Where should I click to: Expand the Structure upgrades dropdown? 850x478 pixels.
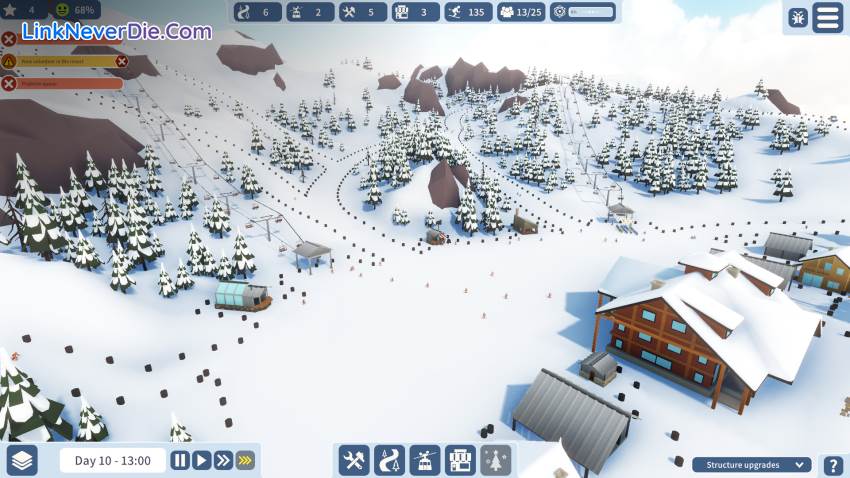[752, 464]
